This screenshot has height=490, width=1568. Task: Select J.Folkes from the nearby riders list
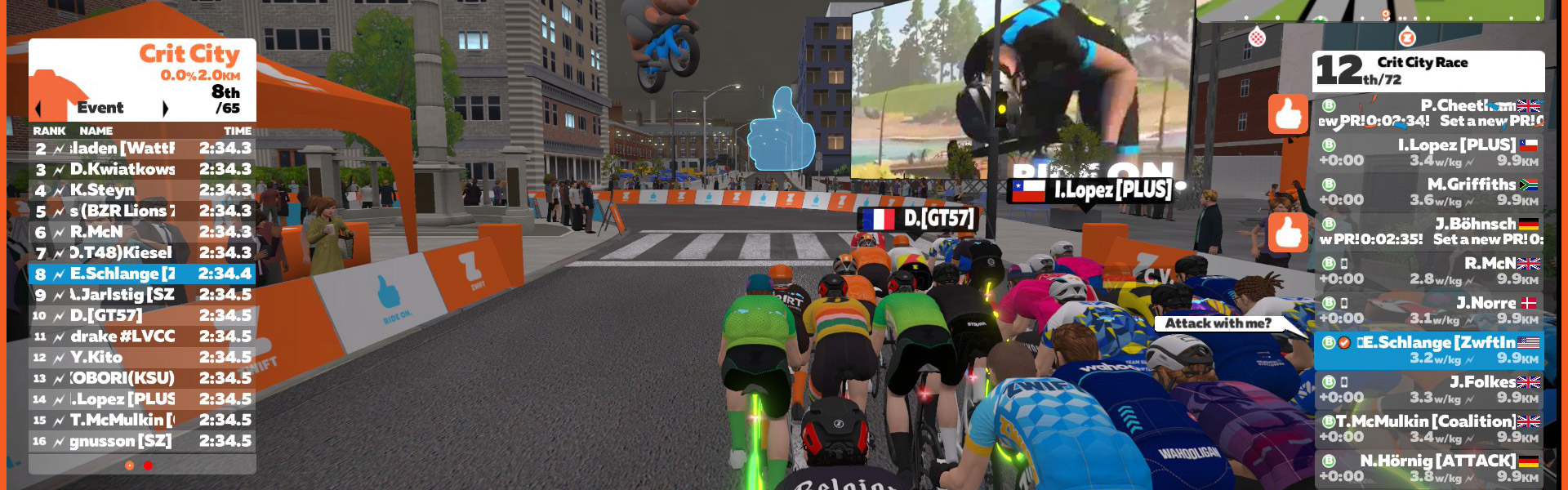coord(1429,390)
